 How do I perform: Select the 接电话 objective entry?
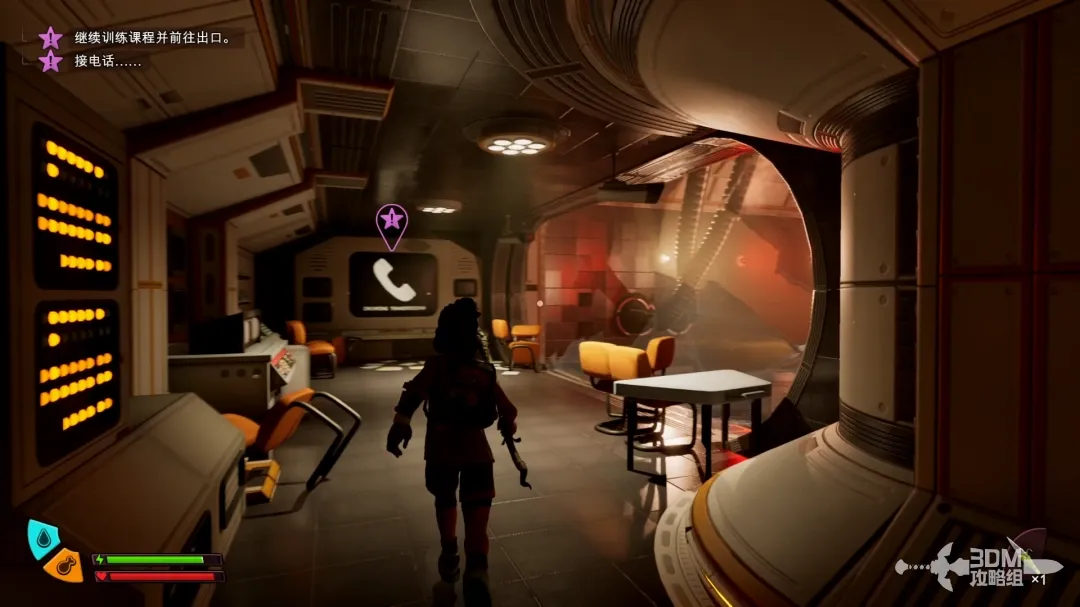pos(108,61)
